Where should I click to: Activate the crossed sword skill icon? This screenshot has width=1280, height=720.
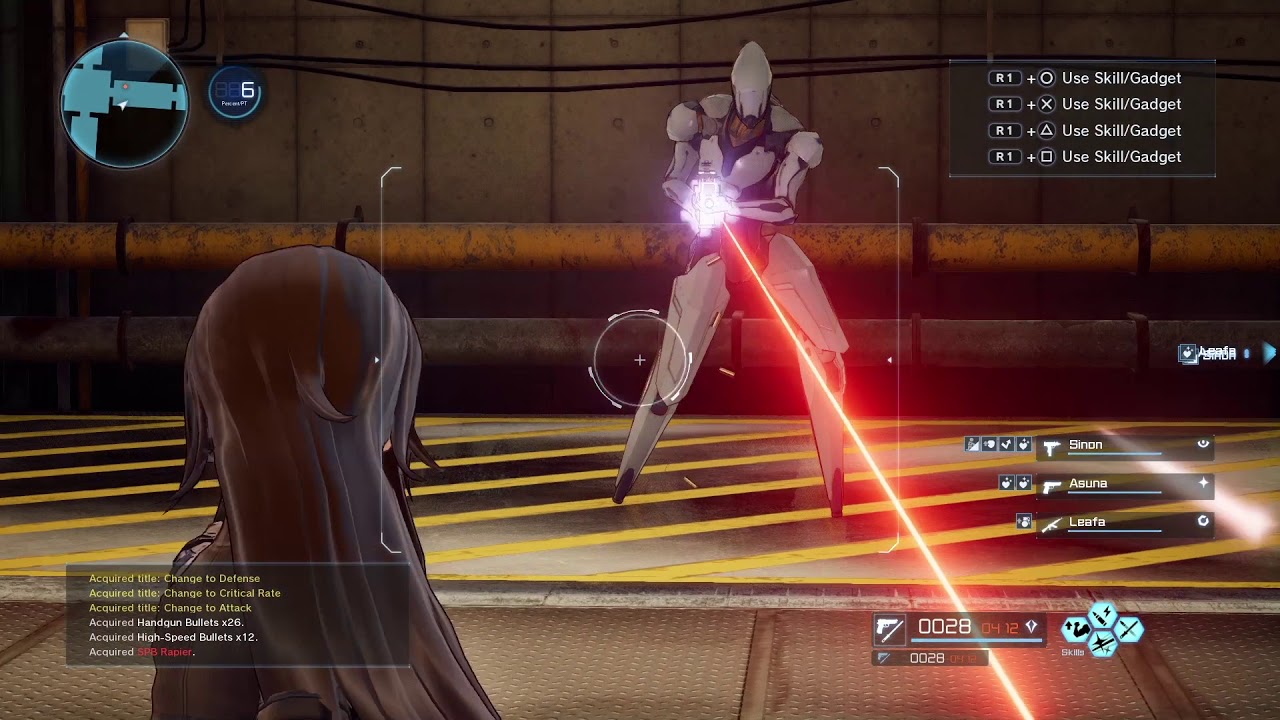point(1129,629)
